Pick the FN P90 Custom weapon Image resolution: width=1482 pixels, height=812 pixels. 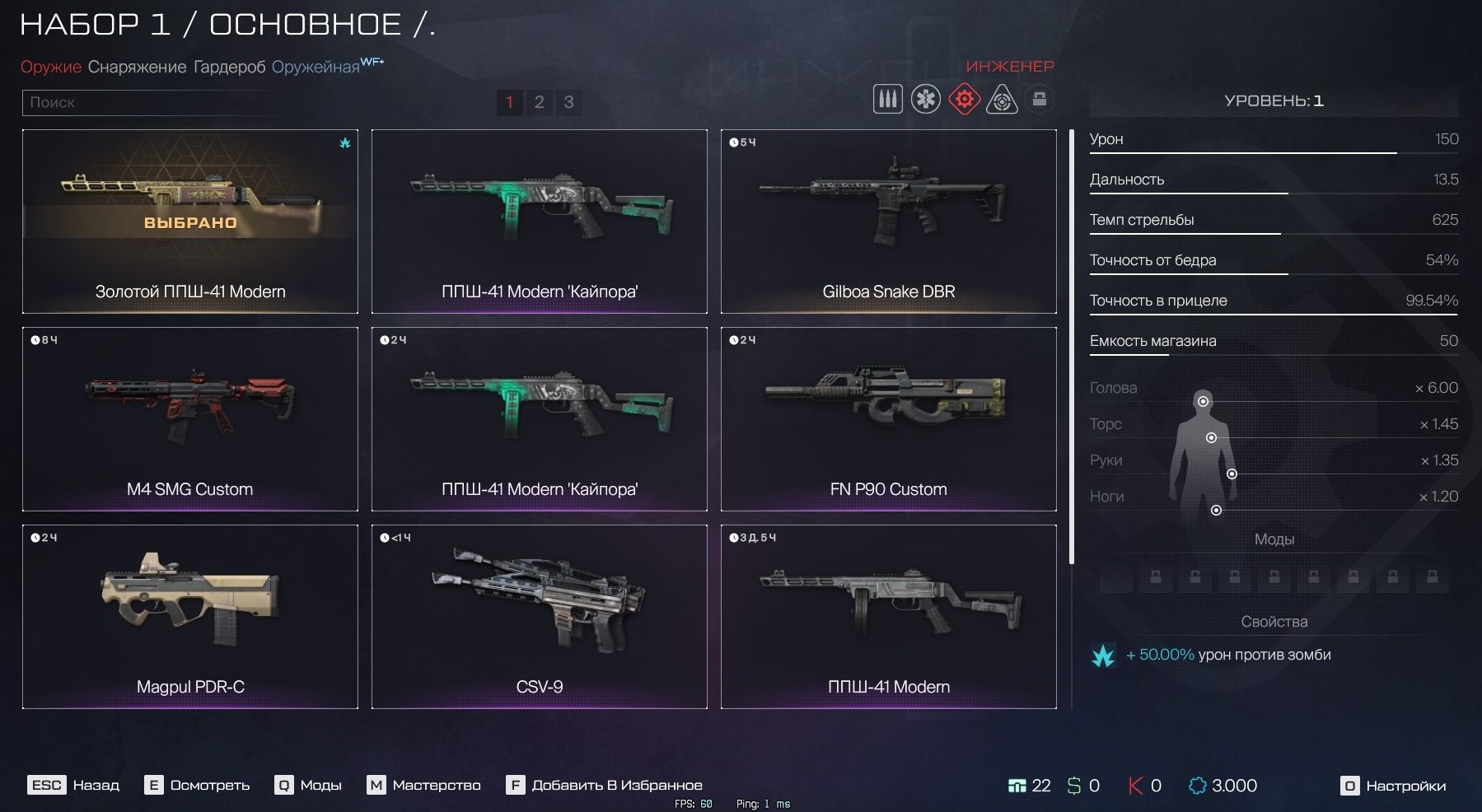(888, 418)
